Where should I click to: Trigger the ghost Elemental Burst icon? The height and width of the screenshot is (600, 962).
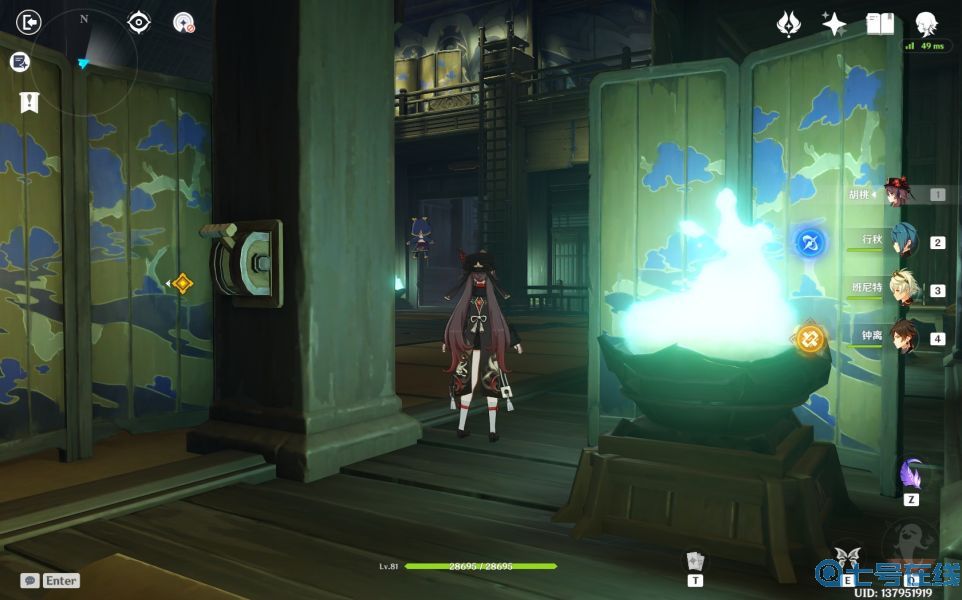[x=910, y=546]
